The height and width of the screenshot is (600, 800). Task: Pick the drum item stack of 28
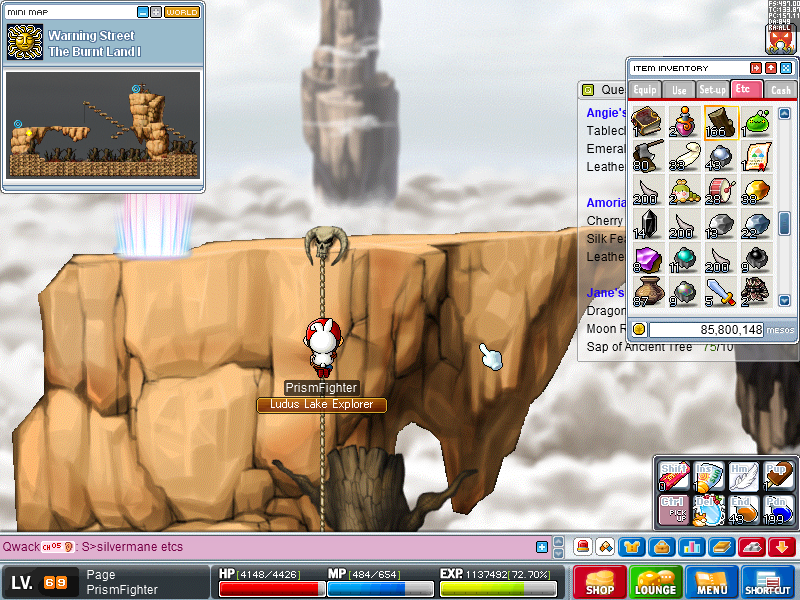click(x=719, y=190)
